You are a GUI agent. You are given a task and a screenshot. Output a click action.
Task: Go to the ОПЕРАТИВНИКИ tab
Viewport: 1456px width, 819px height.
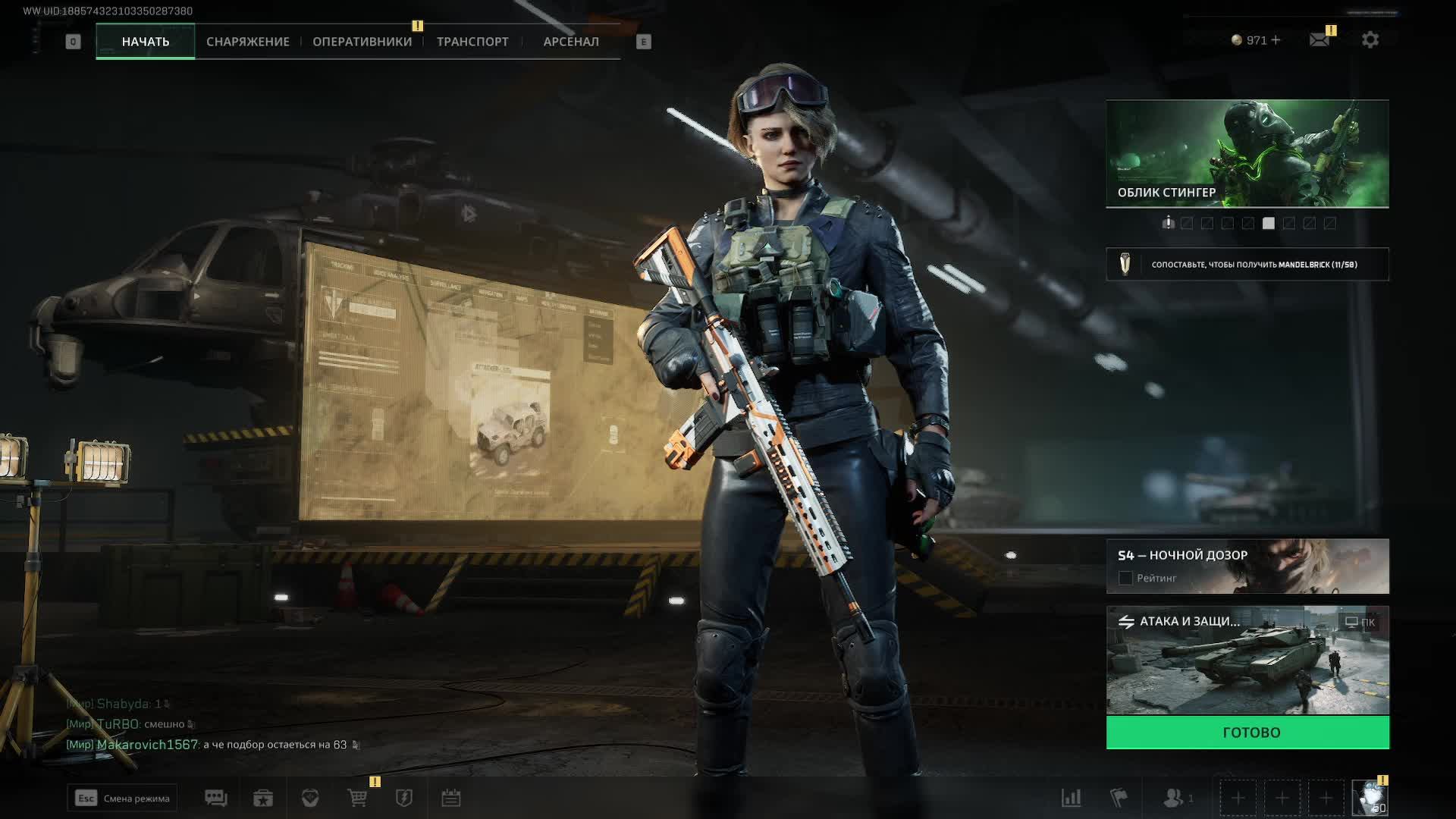(x=362, y=42)
